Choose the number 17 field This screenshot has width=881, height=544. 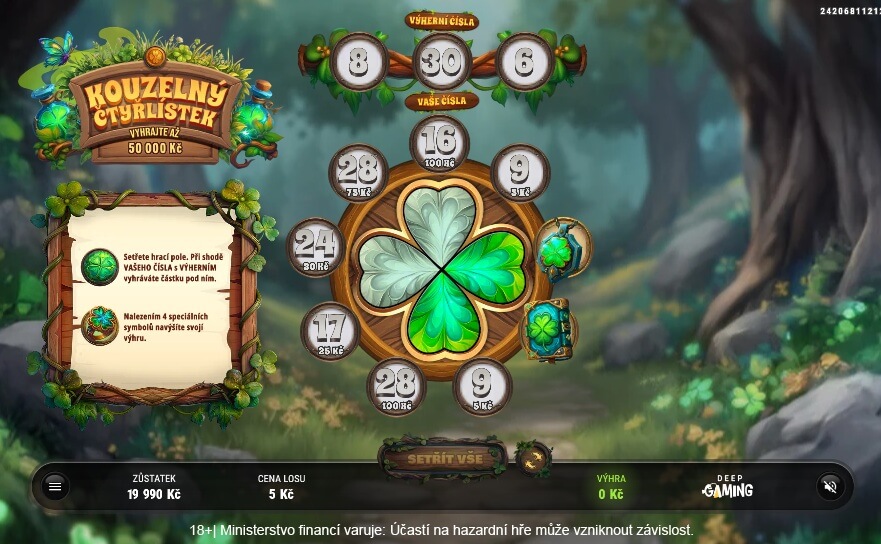point(330,330)
